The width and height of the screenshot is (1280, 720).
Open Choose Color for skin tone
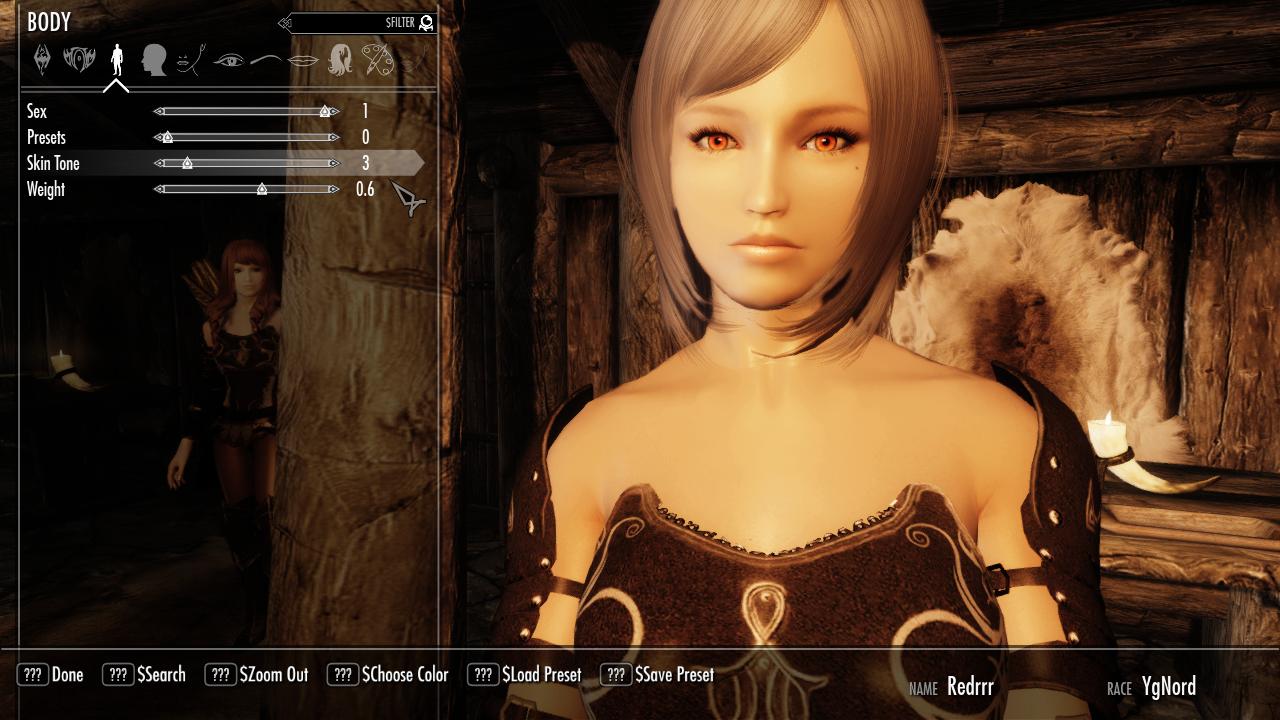tap(388, 675)
